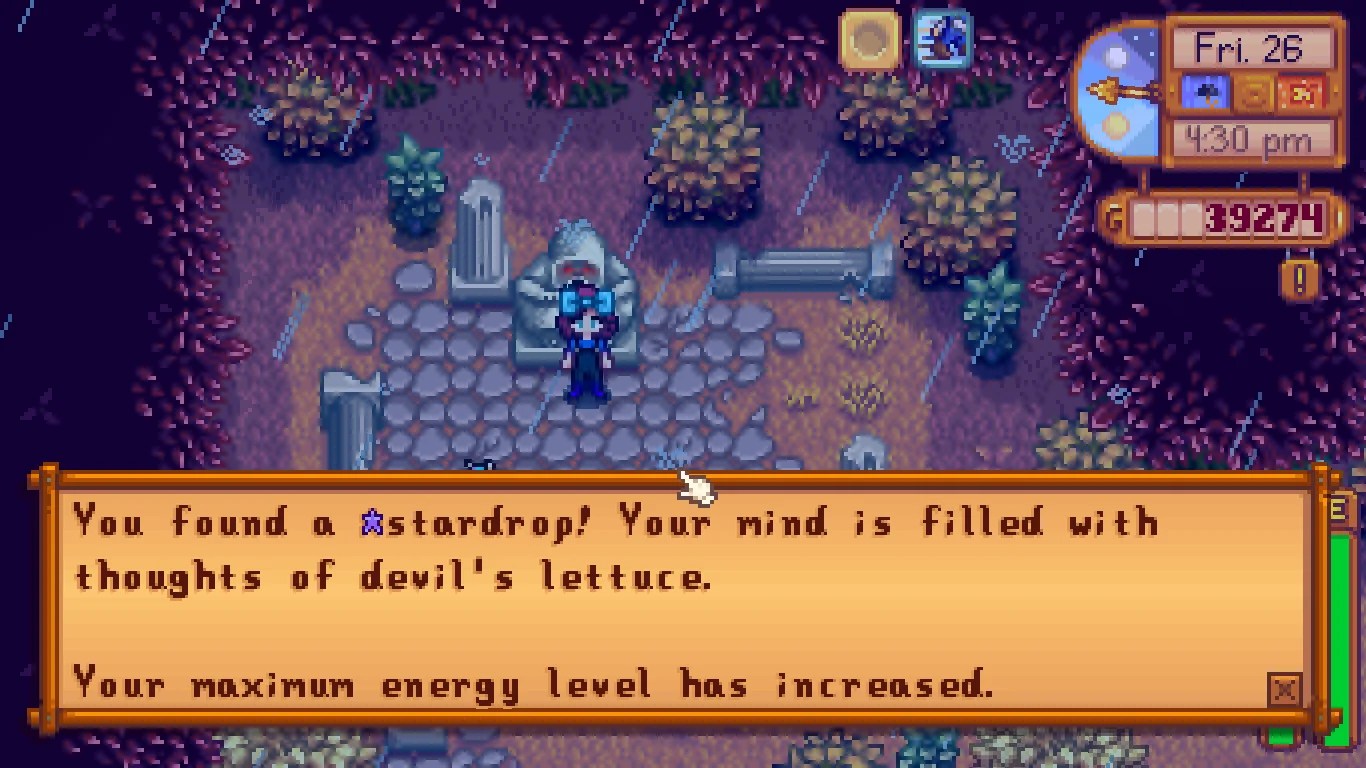This screenshot has width=1366, height=768.
Task: Click the 4:30 pm time display
Action: [x=1249, y=139]
